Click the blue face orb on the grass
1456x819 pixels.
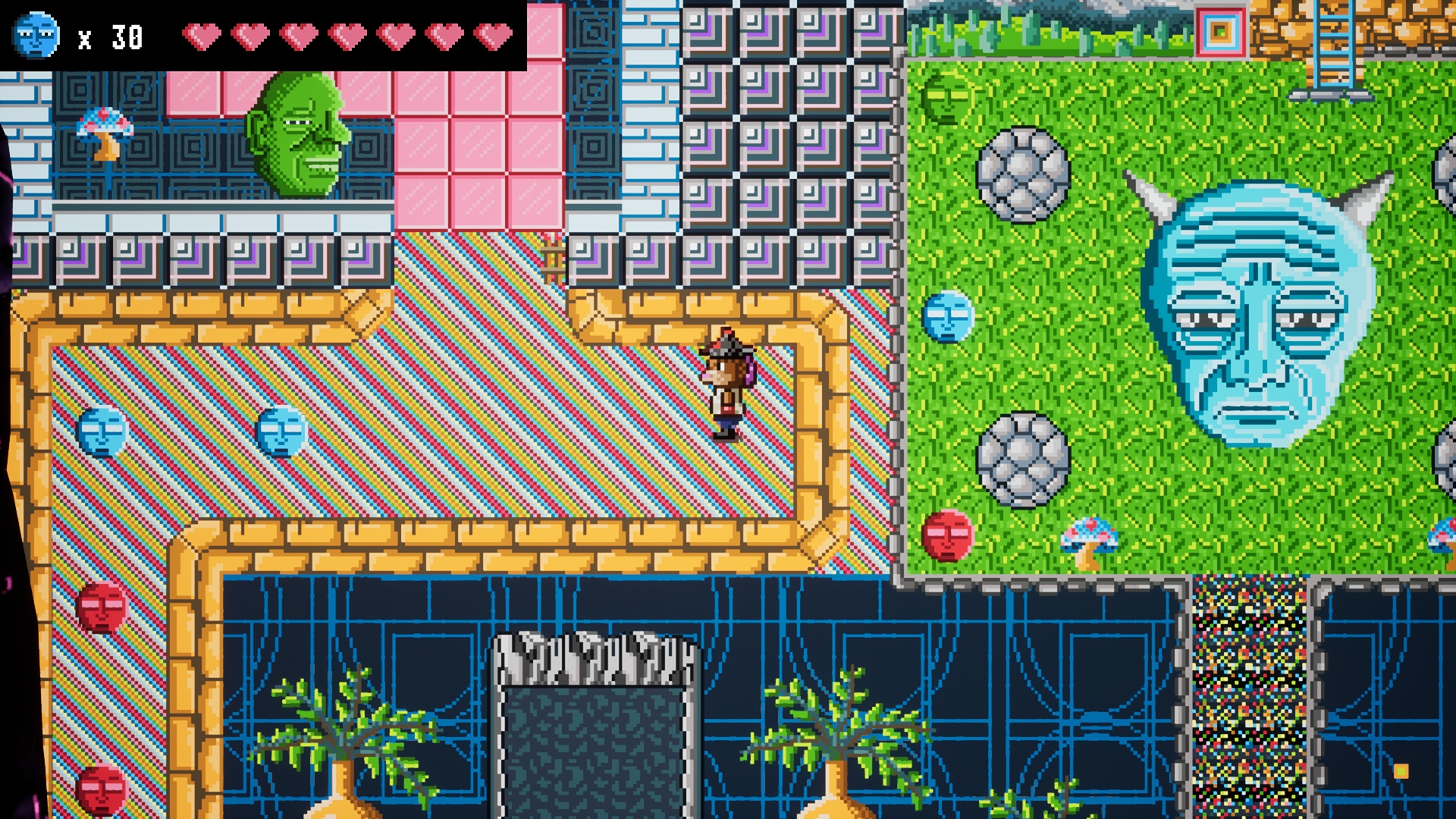point(946,316)
